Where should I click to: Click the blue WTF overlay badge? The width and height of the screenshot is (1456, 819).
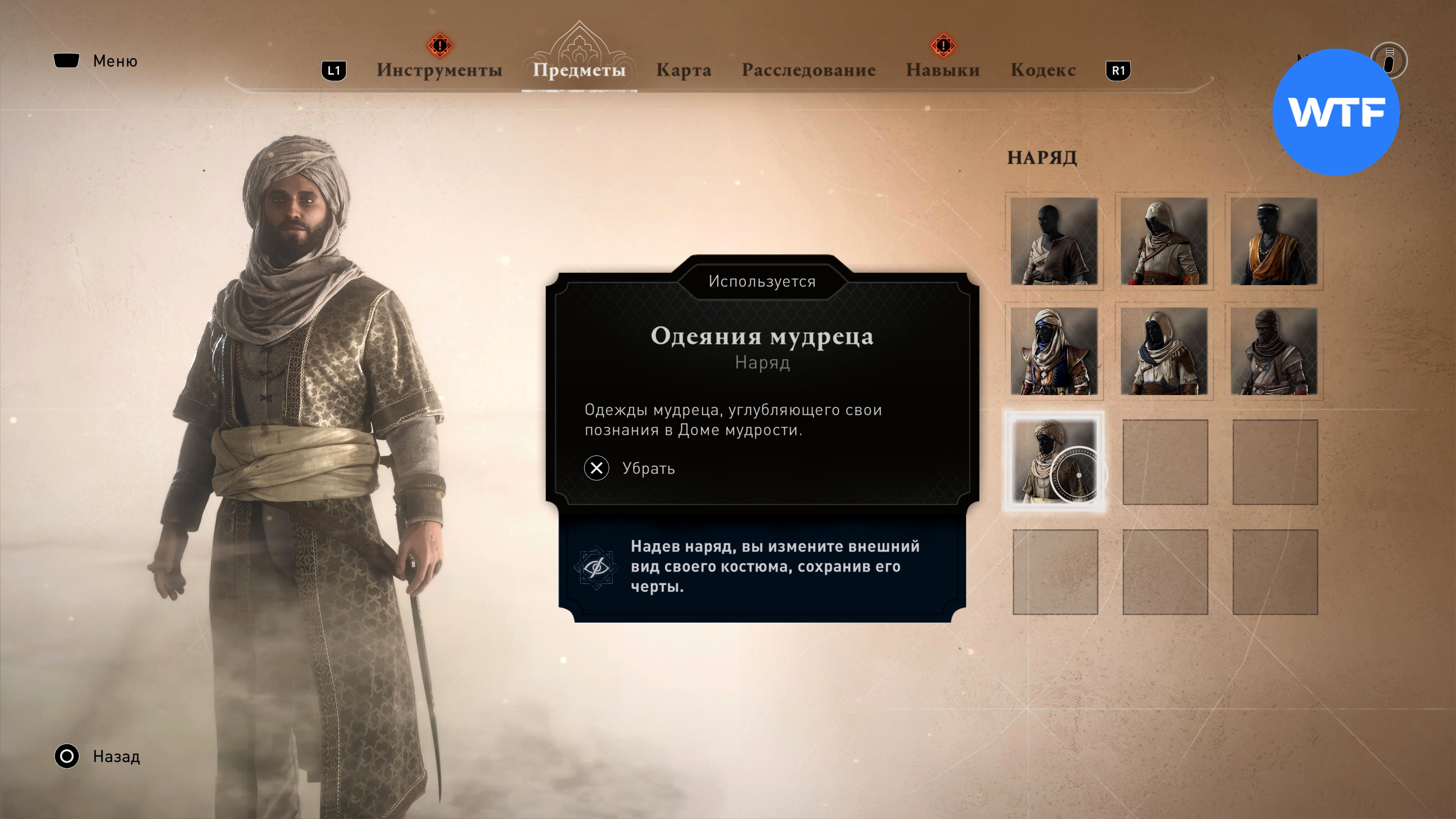pyautogui.click(x=1335, y=112)
